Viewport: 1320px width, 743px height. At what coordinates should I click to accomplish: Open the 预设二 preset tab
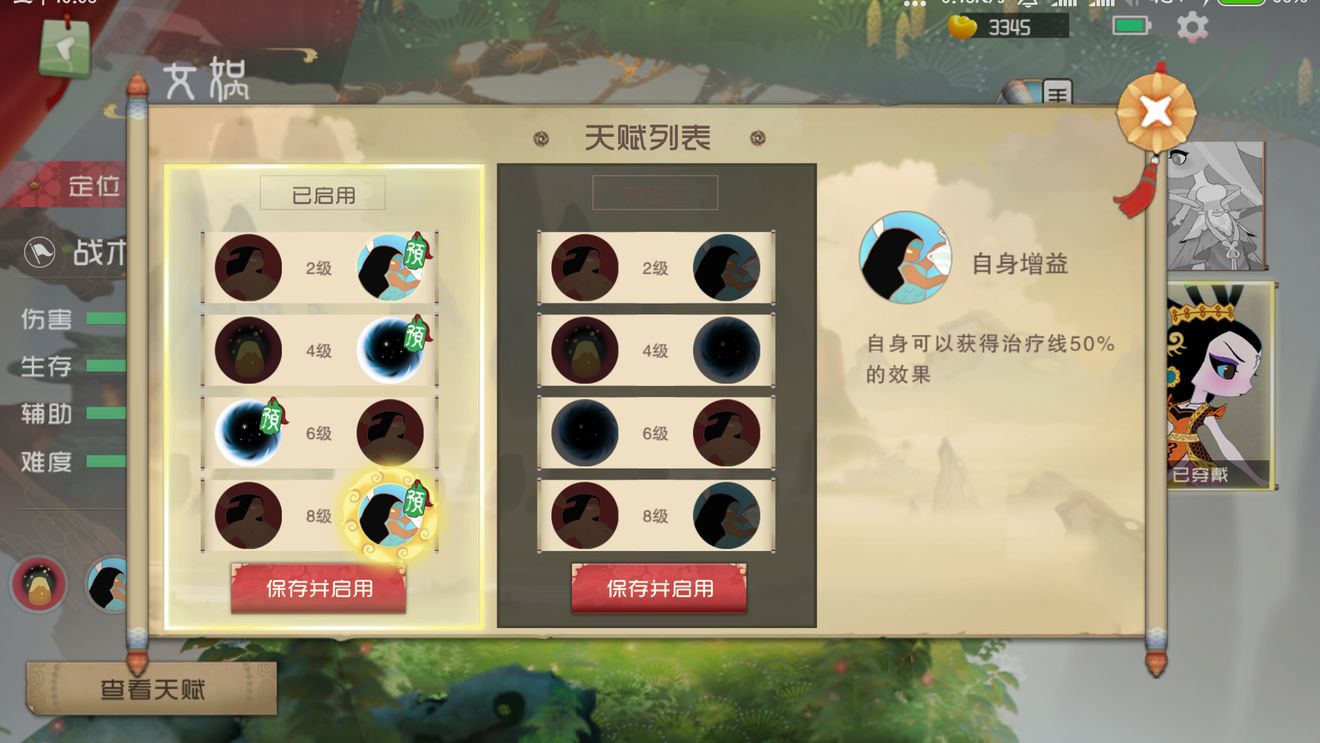pyautogui.click(x=657, y=193)
